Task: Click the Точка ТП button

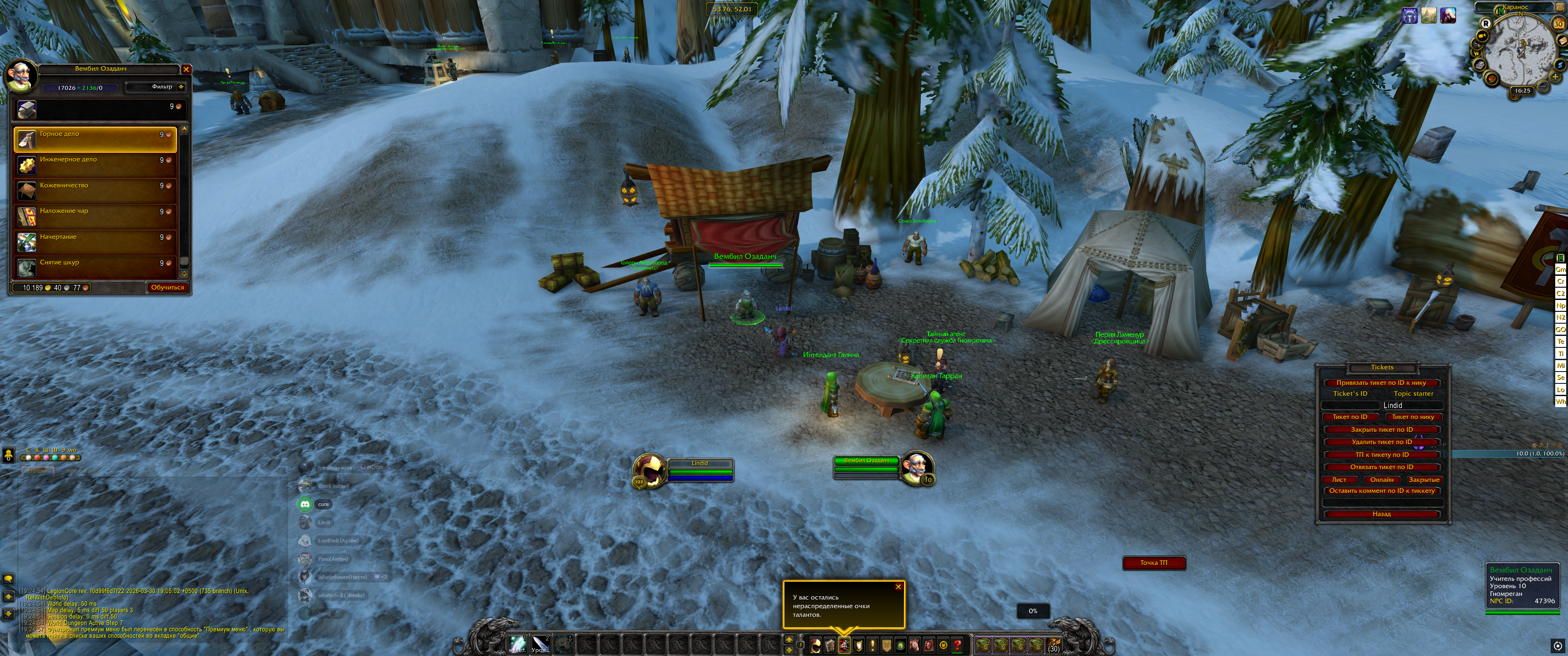Action: pyautogui.click(x=1153, y=563)
